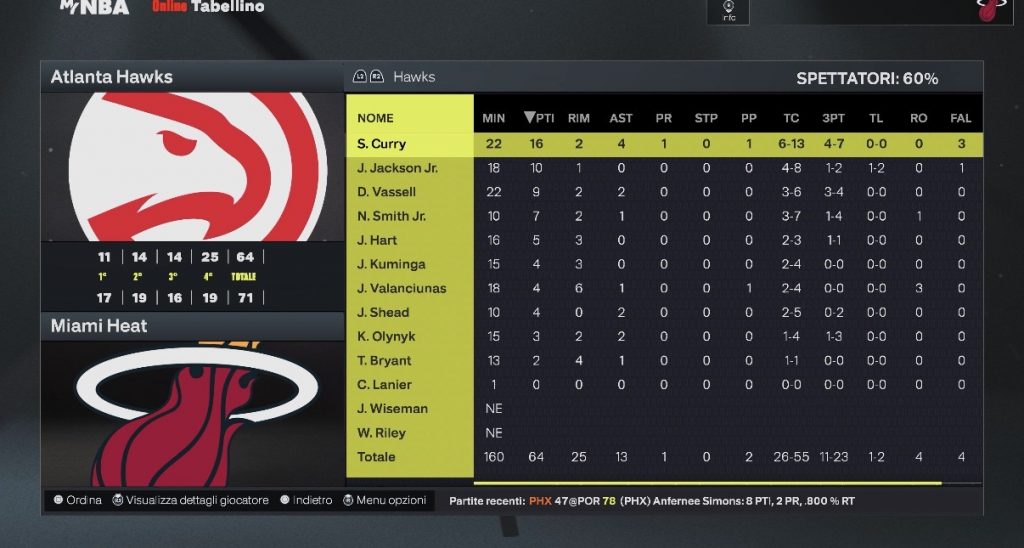The height and width of the screenshot is (548, 1024).
Task: Switch to the Miami Heat team panel
Action: click(x=99, y=326)
